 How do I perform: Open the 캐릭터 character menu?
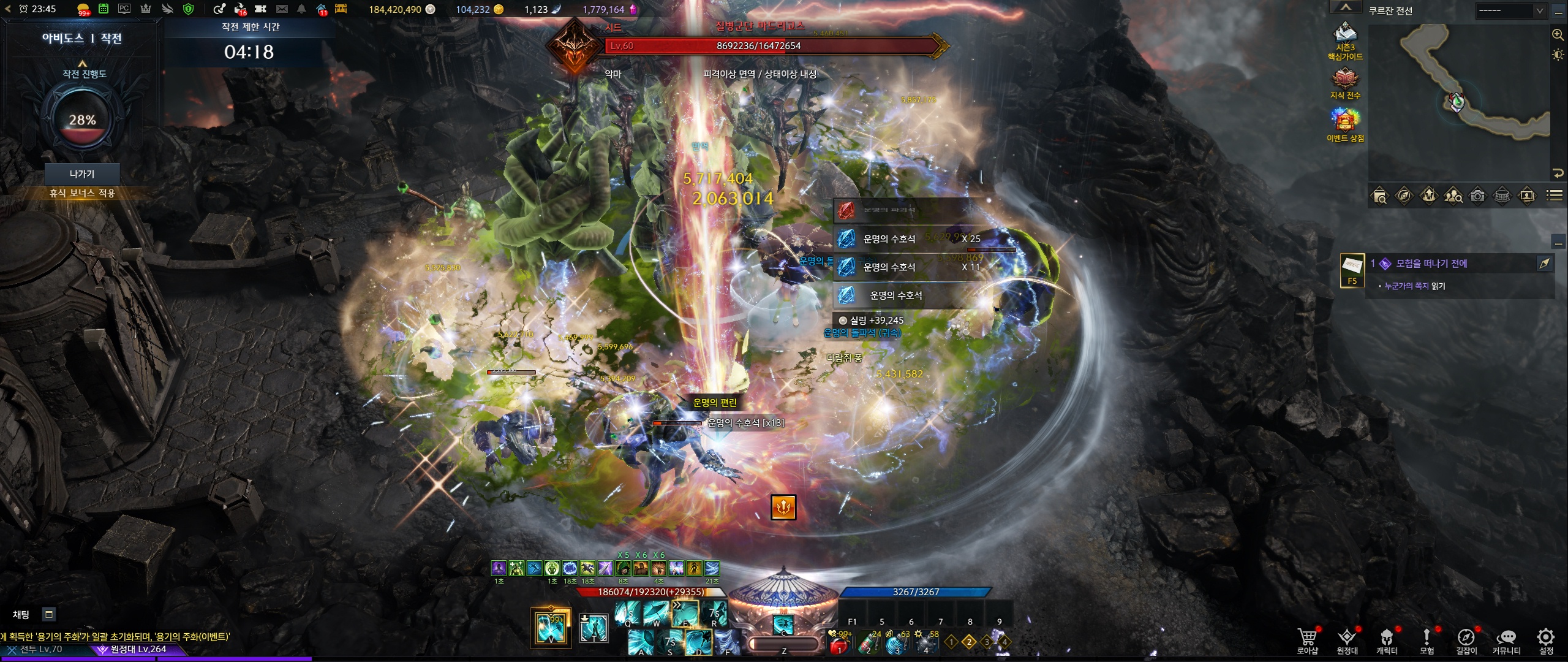[1387, 639]
